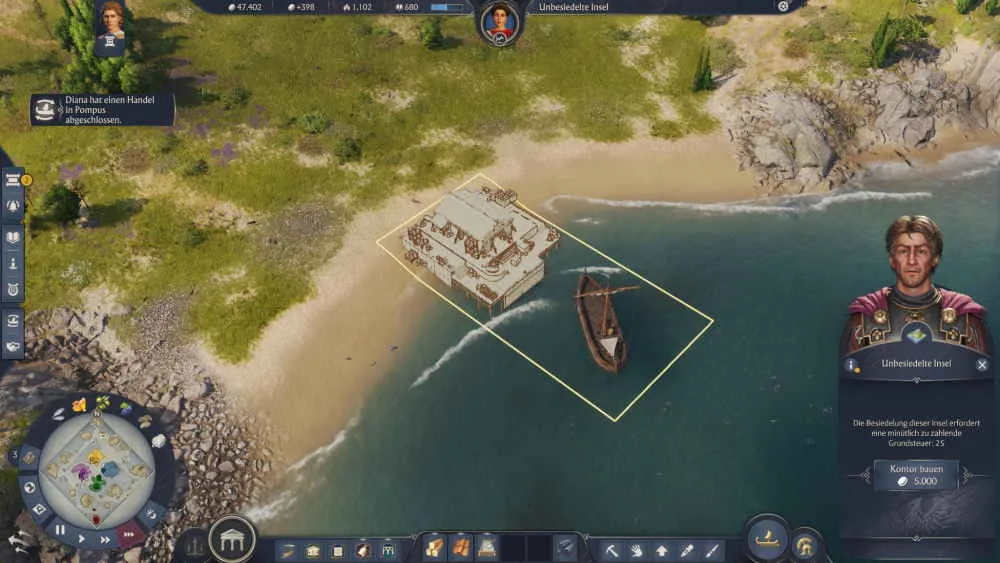Open the temple building menu
The image size is (1000, 563).
pyautogui.click(x=232, y=540)
